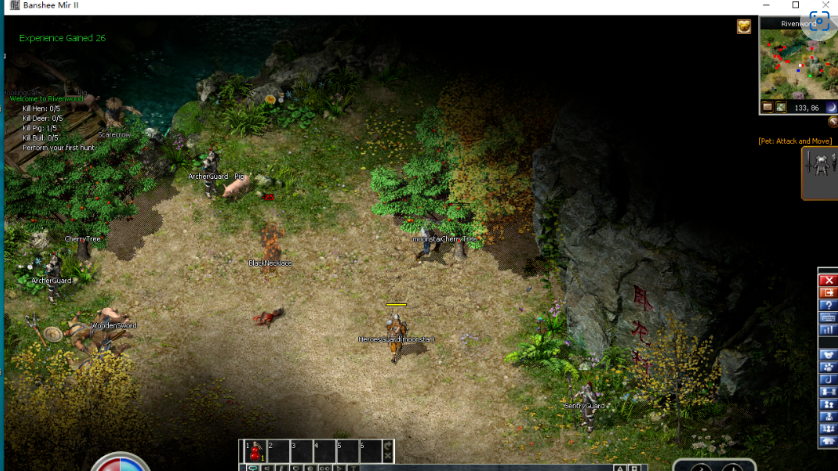Select the pet portrait panel
This screenshot has height=471, width=838.
(x=819, y=173)
